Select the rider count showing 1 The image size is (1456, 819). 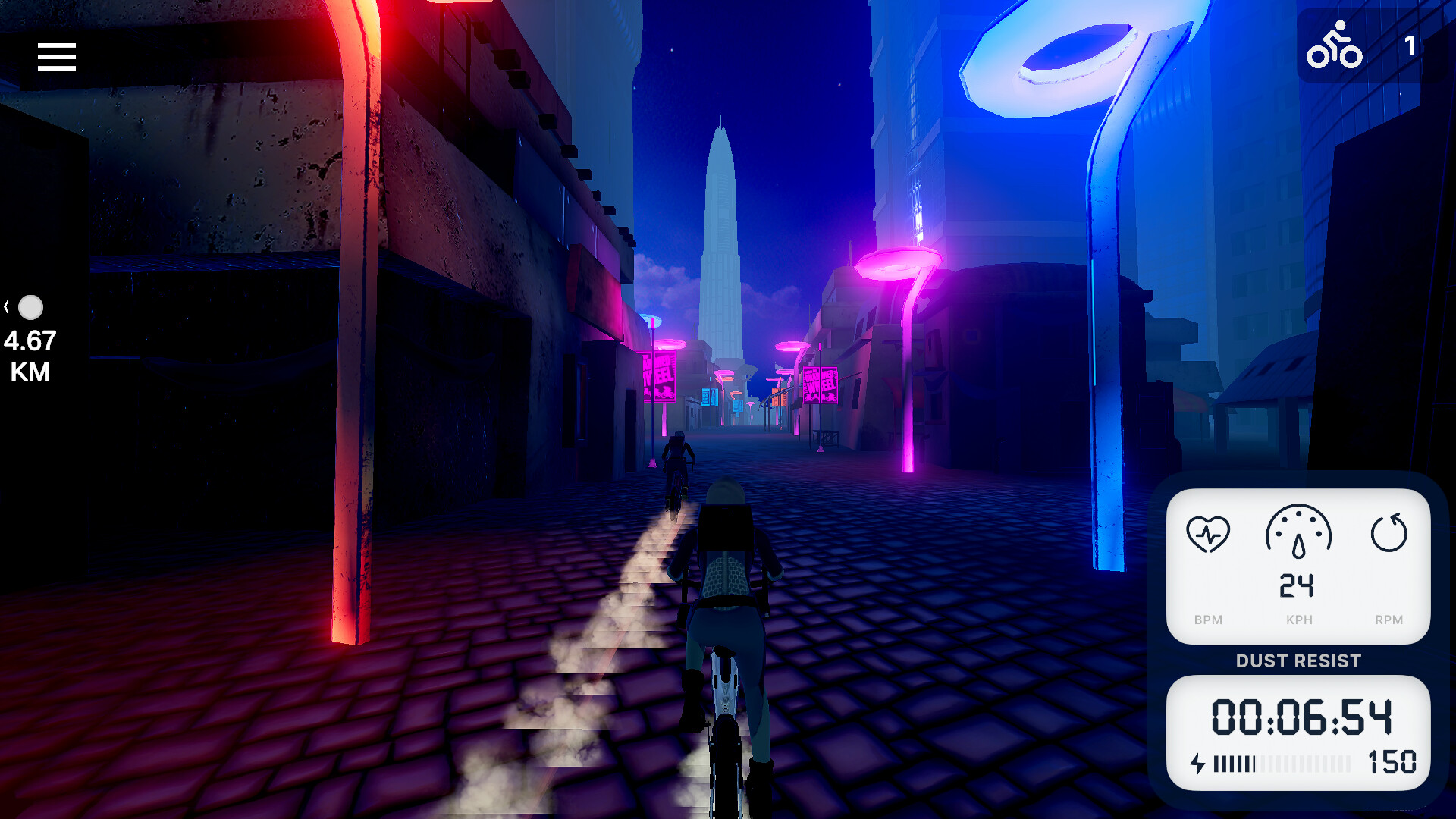tap(1409, 47)
